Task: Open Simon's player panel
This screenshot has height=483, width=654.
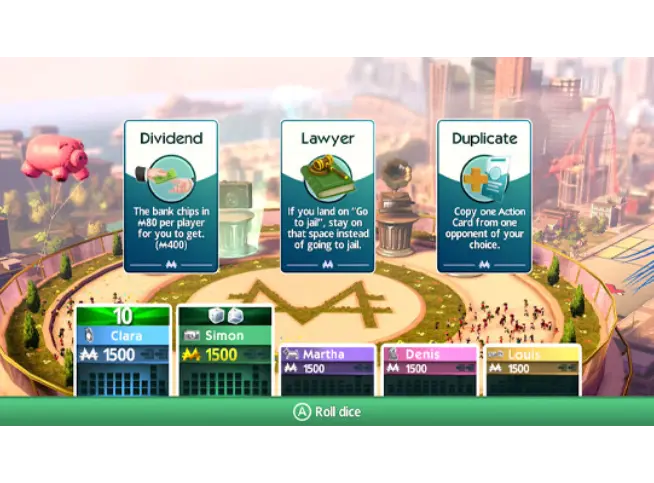Action: [x=225, y=350]
